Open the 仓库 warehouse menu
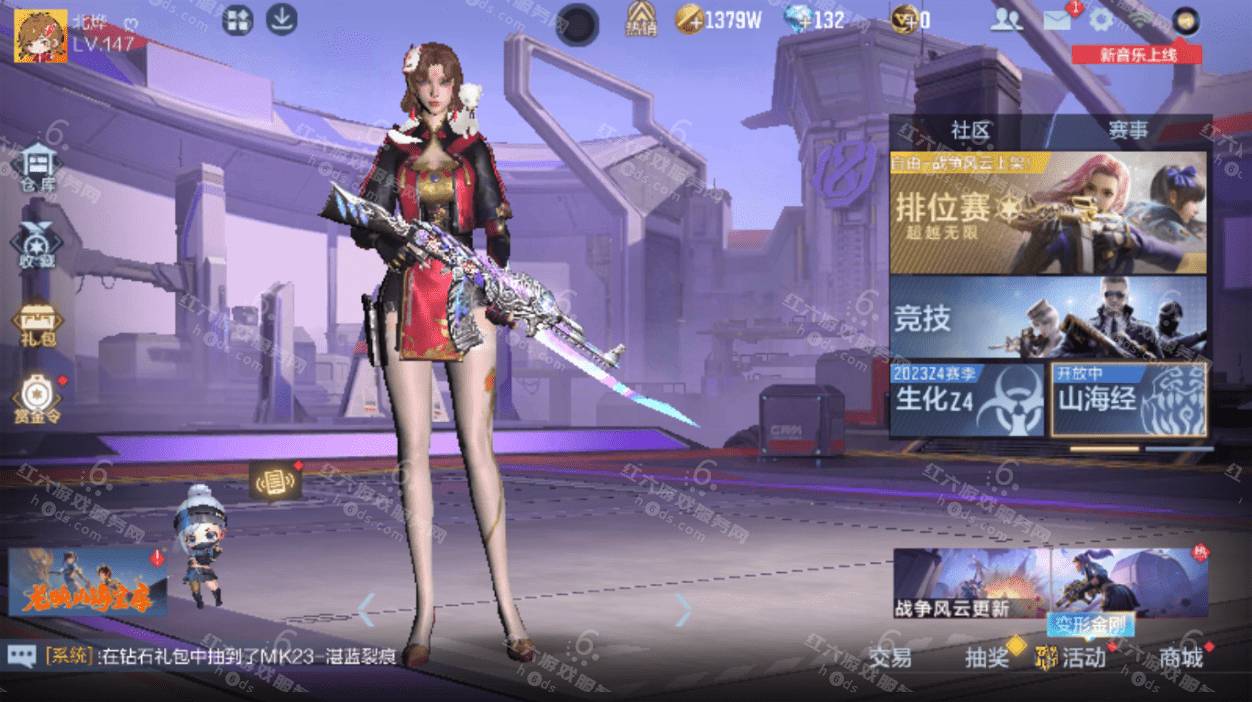This screenshot has width=1252, height=702. (39, 166)
